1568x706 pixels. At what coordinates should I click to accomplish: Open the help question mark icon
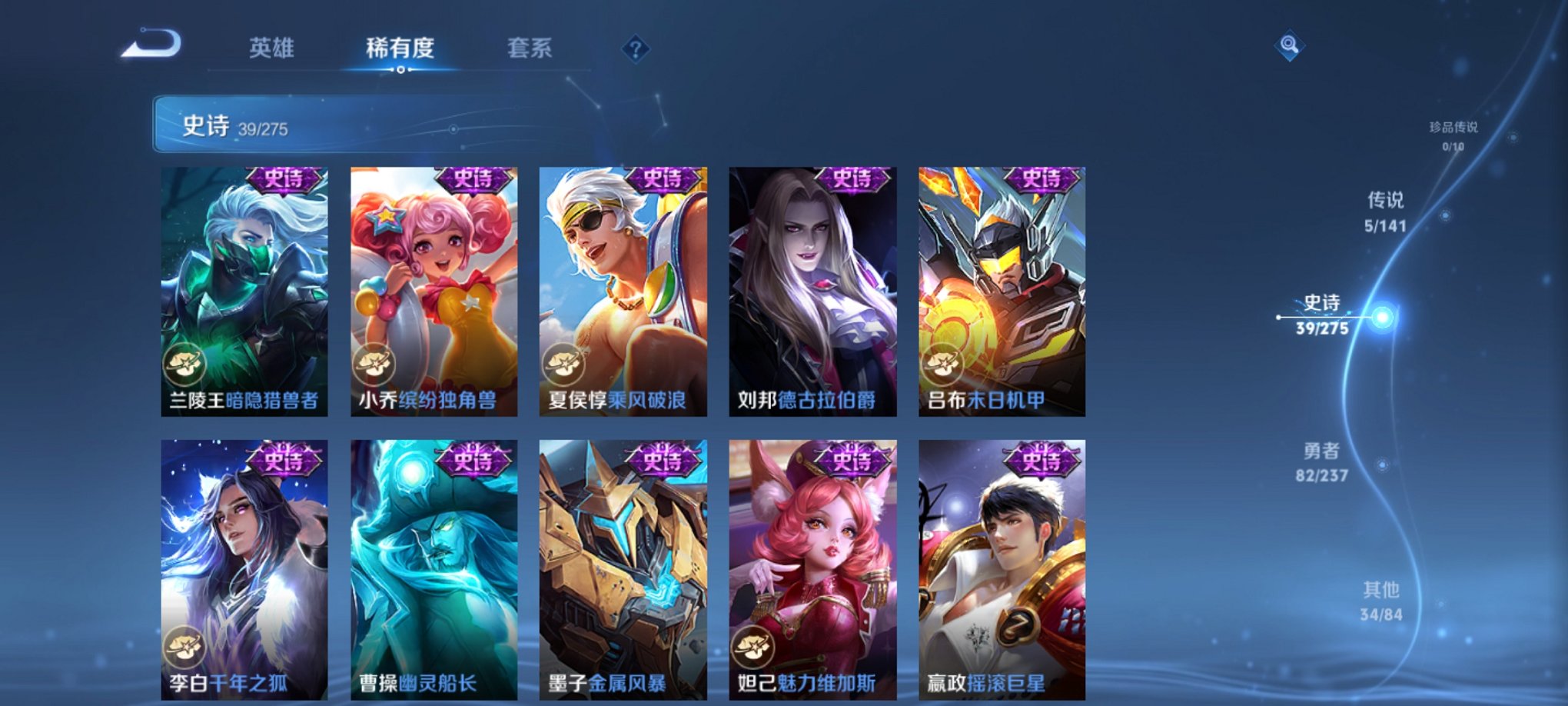click(634, 49)
